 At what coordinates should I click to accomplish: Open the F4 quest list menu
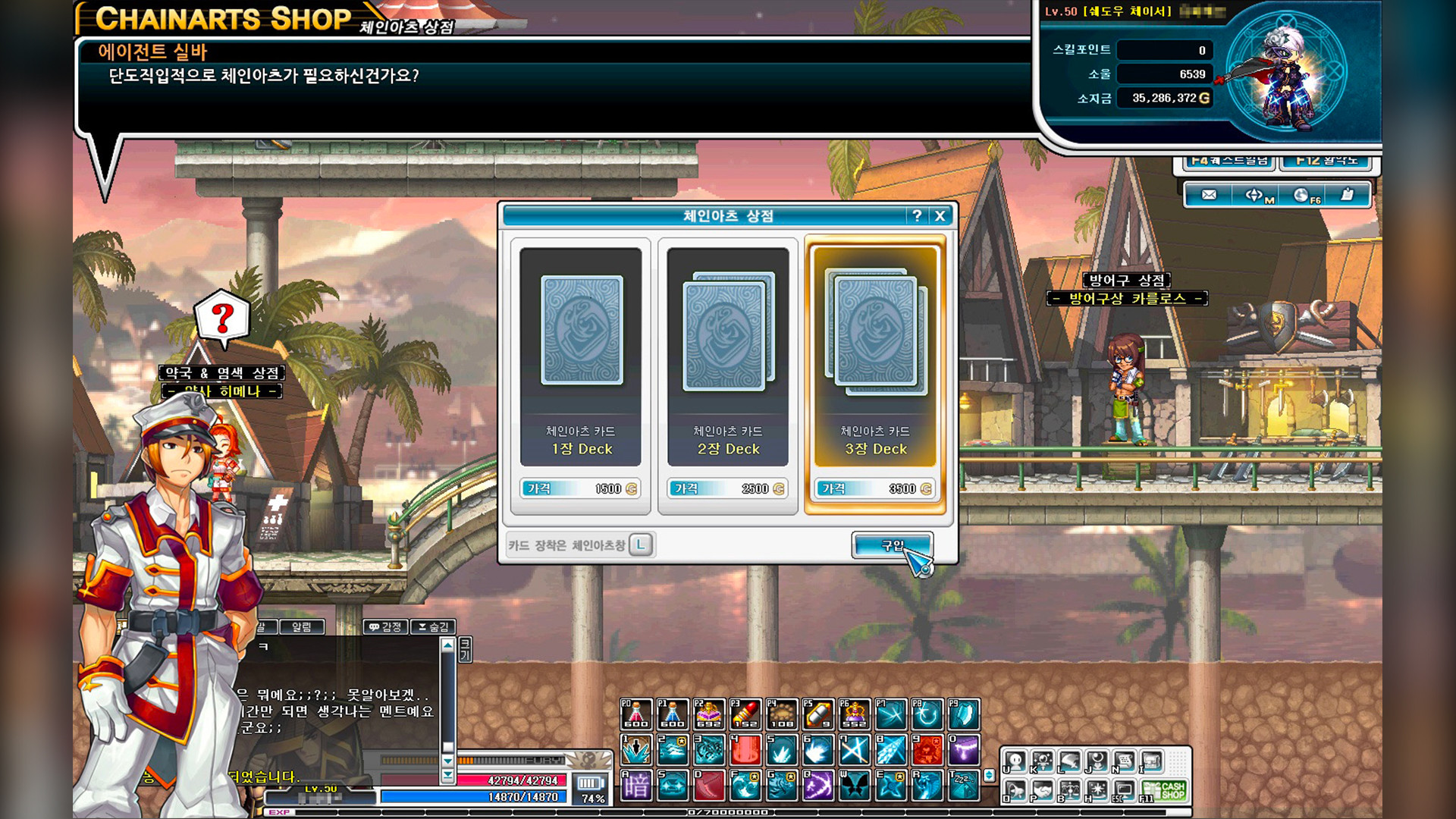point(1228,162)
